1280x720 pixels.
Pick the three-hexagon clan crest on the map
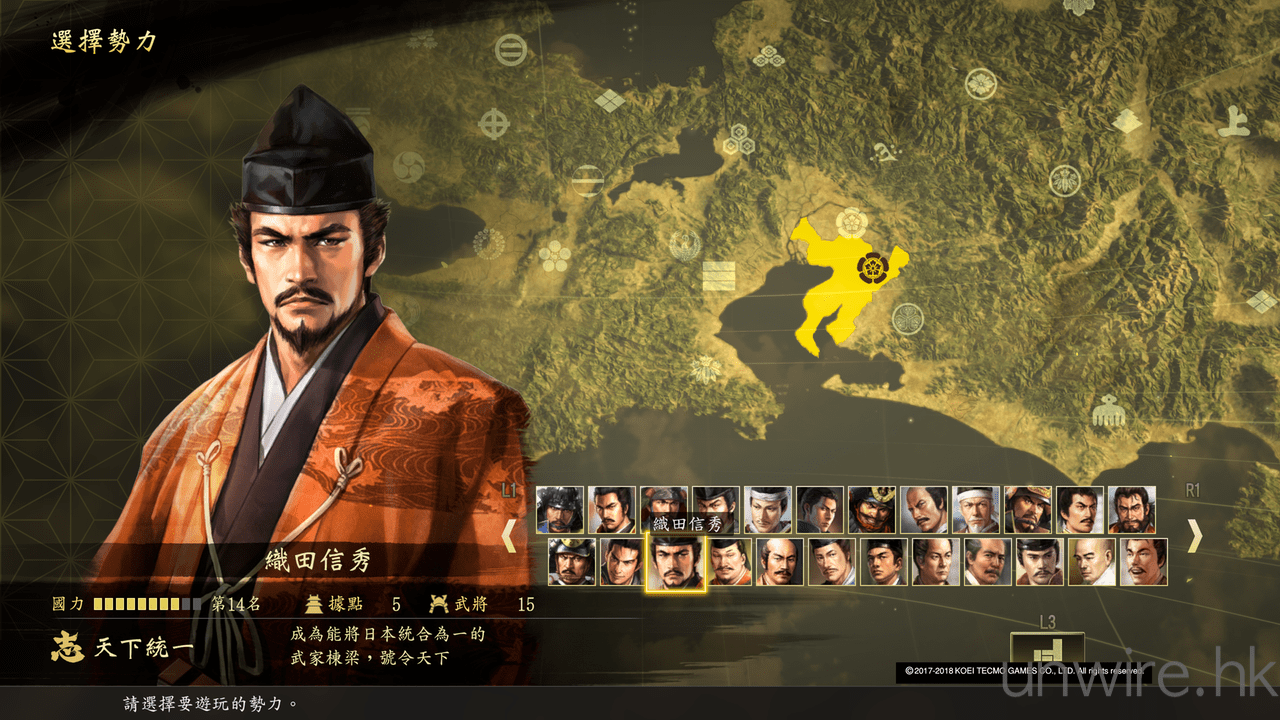(739, 139)
